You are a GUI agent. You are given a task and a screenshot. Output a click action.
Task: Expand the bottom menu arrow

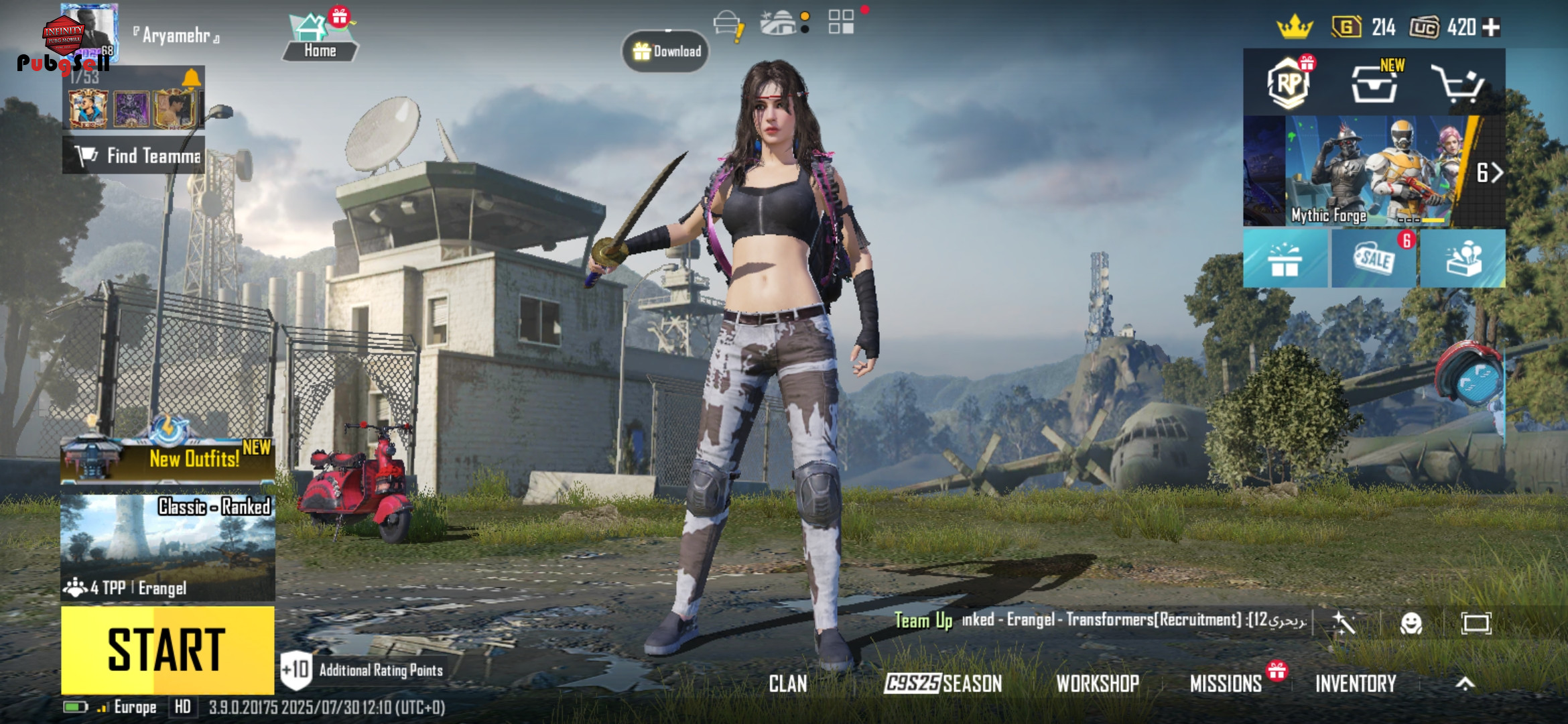coord(1465,684)
